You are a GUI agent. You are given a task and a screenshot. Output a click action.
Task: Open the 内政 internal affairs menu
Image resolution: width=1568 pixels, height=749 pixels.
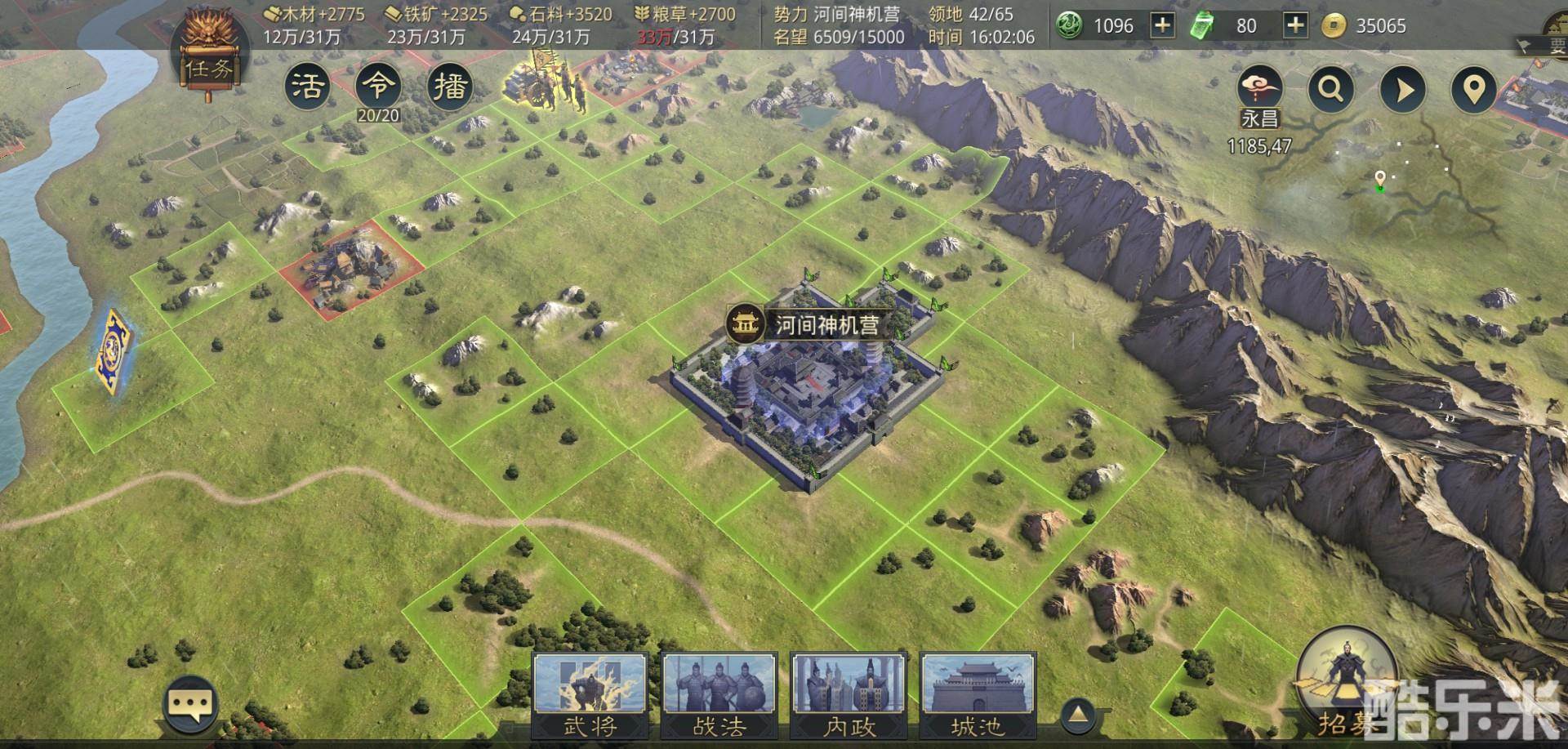click(x=849, y=694)
